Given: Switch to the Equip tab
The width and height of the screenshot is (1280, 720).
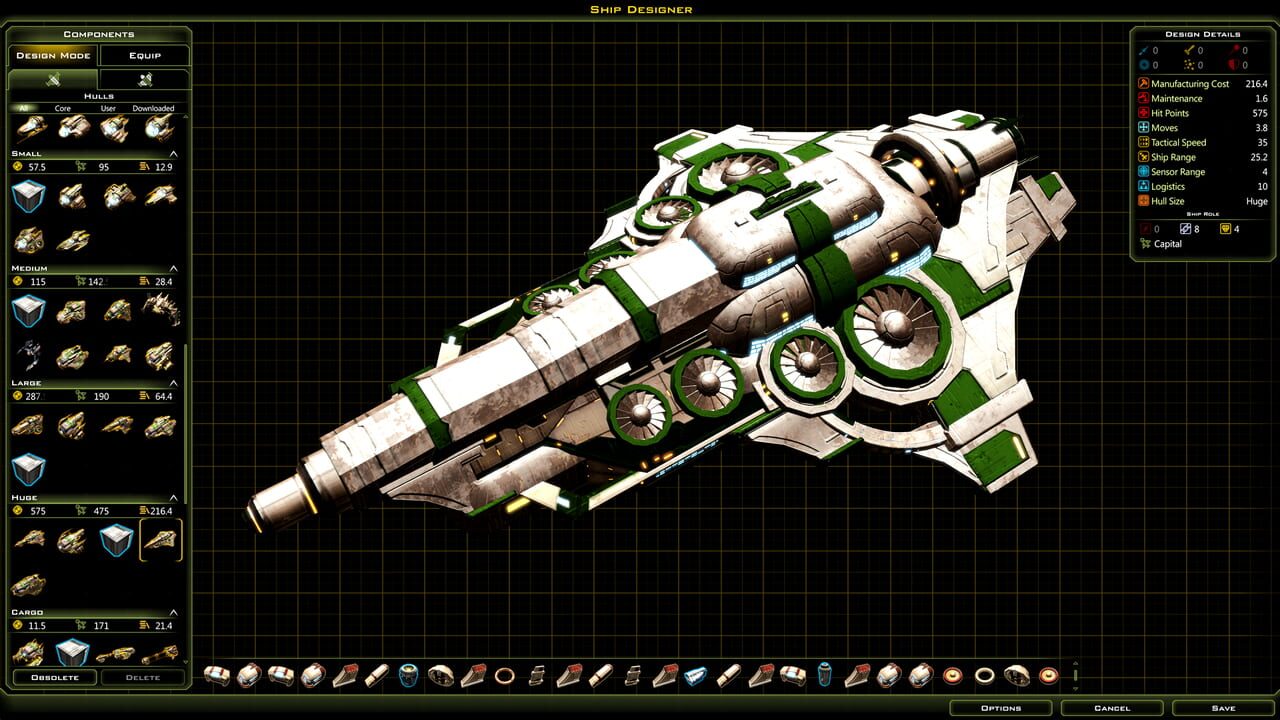Looking at the screenshot, I should tap(146, 55).
